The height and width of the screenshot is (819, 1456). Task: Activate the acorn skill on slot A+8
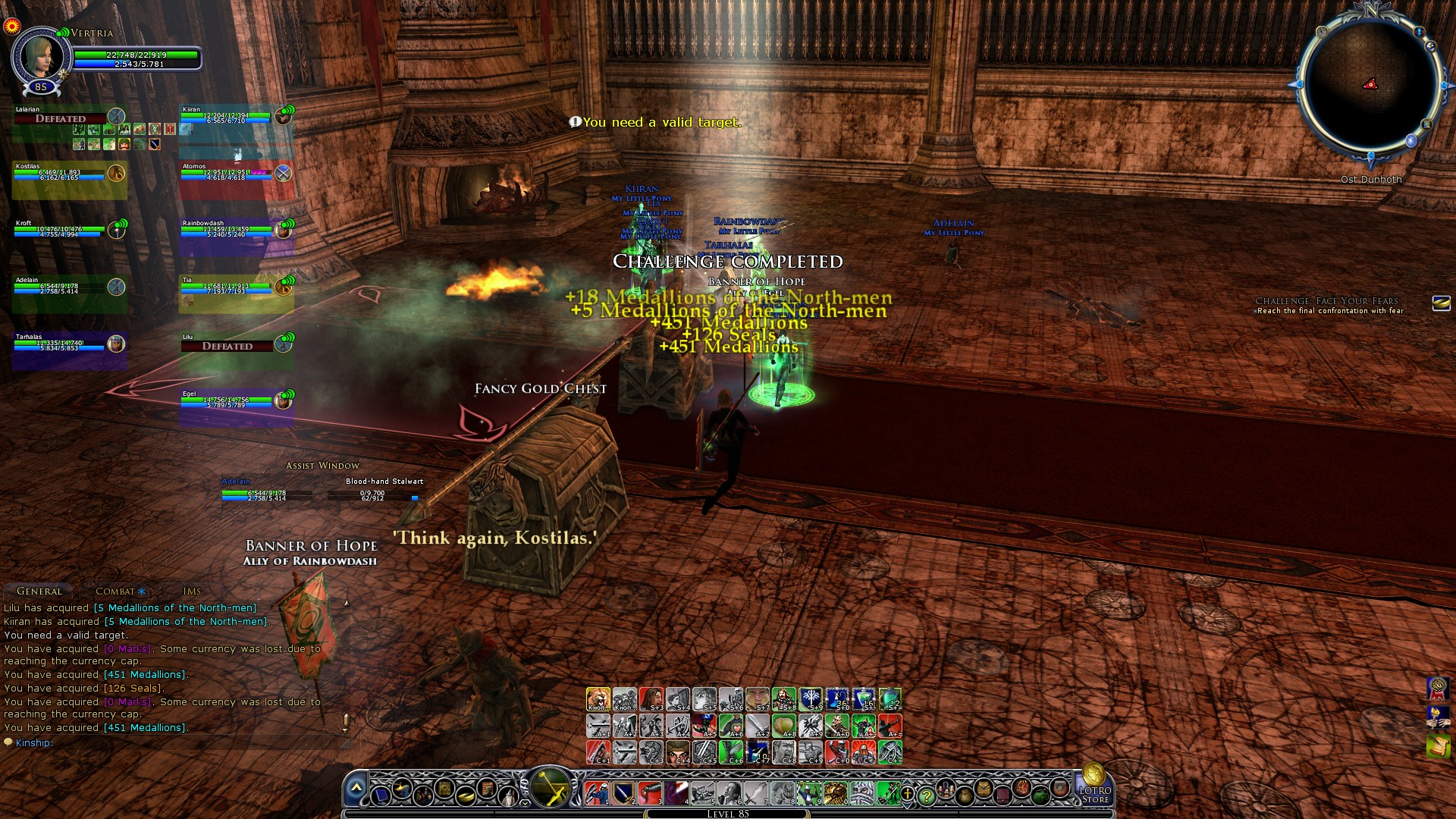(784, 726)
